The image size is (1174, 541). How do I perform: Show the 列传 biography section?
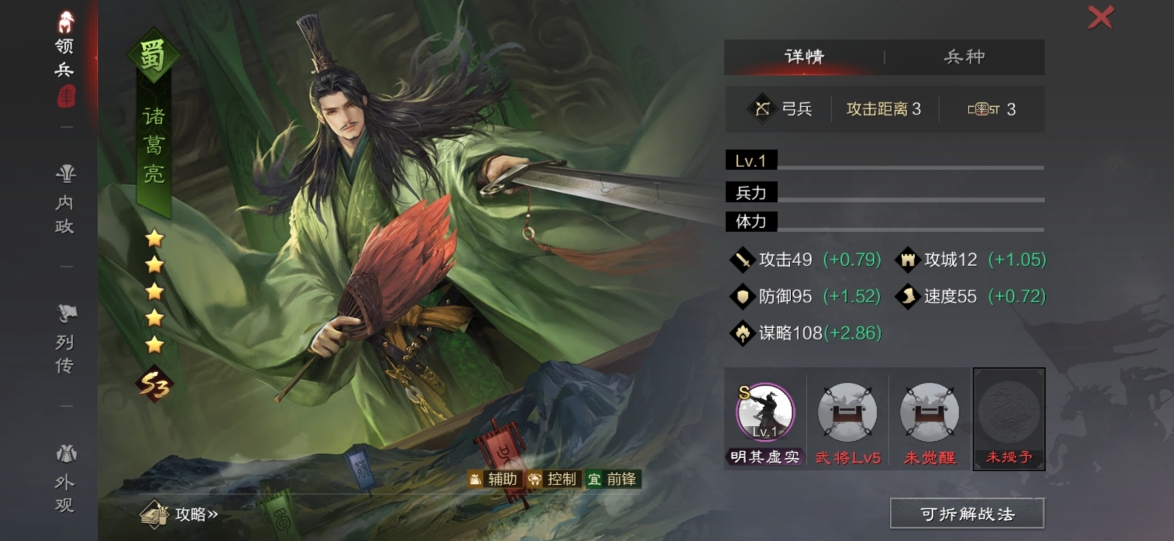pyautogui.click(x=65, y=340)
